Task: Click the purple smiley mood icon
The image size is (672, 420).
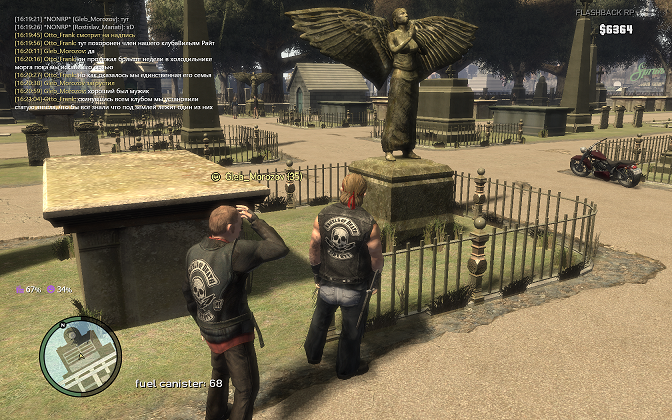Action: (x=50, y=289)
